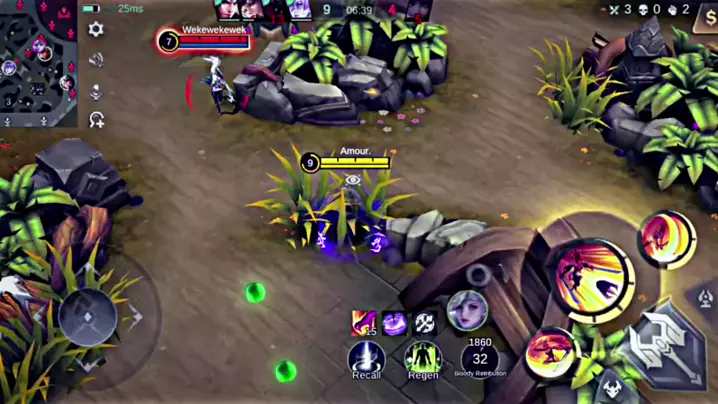
Task: Cast the Bloody Retribution spell
Action: coord(480,358)
